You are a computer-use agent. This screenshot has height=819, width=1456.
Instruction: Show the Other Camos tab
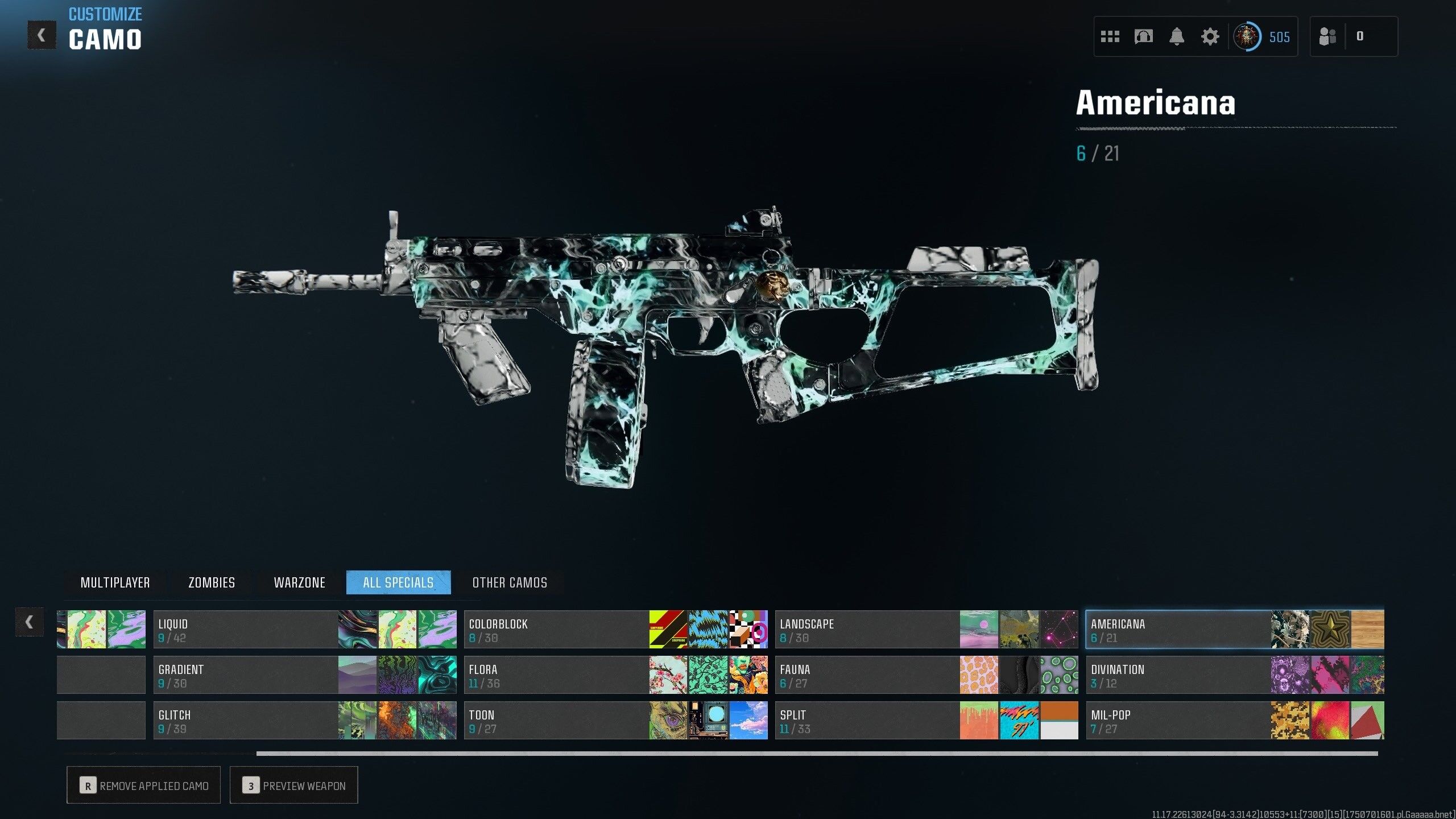click(x=510, y=582)
